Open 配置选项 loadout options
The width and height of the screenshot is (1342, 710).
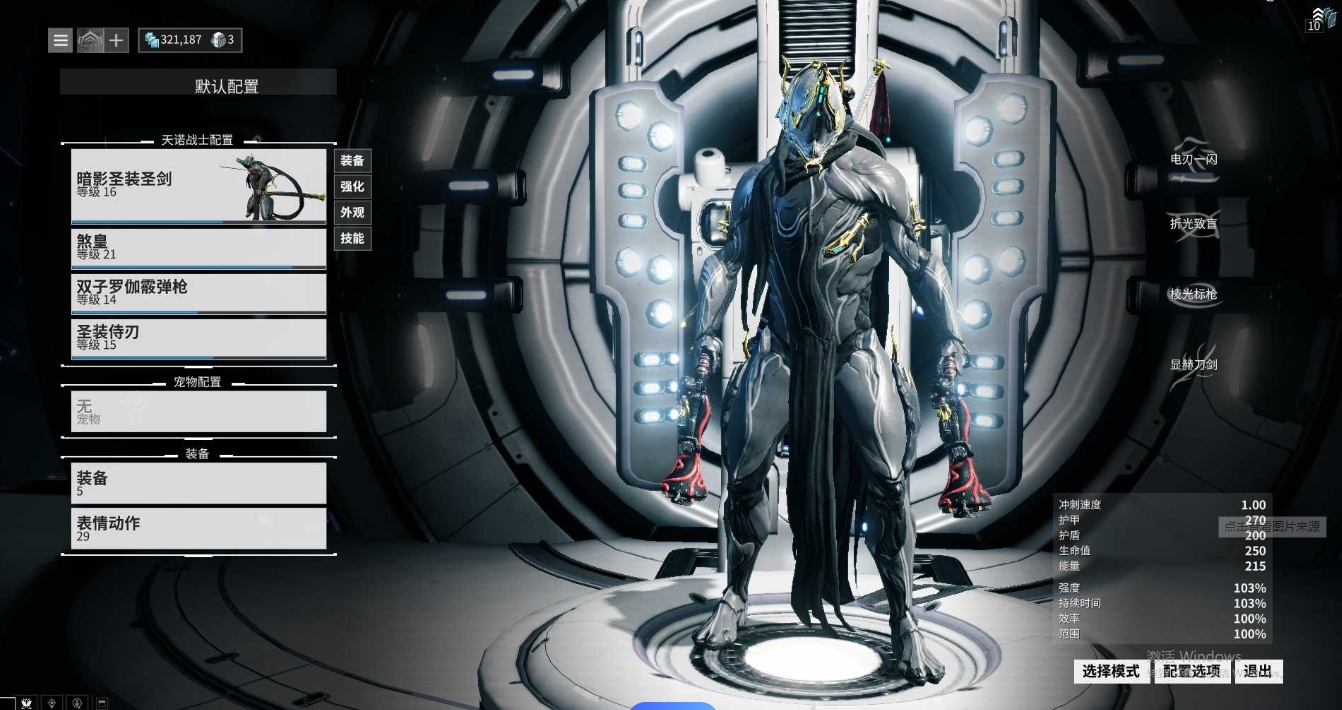(1192, 671)
